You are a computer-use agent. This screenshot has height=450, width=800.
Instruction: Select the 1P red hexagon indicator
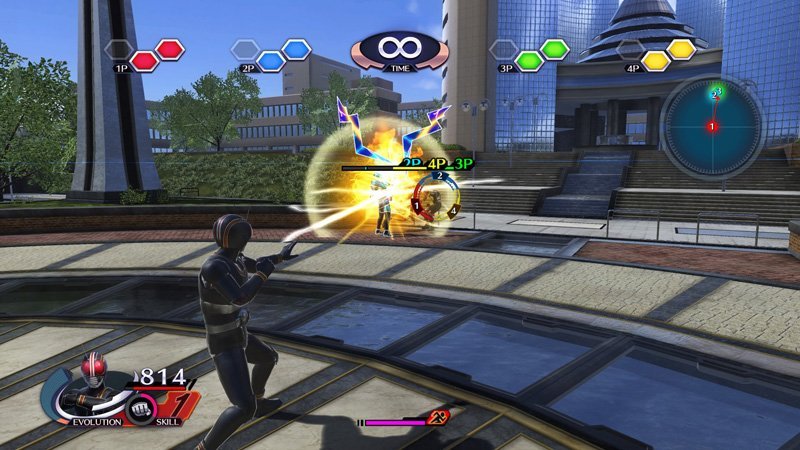click(157, 54)
